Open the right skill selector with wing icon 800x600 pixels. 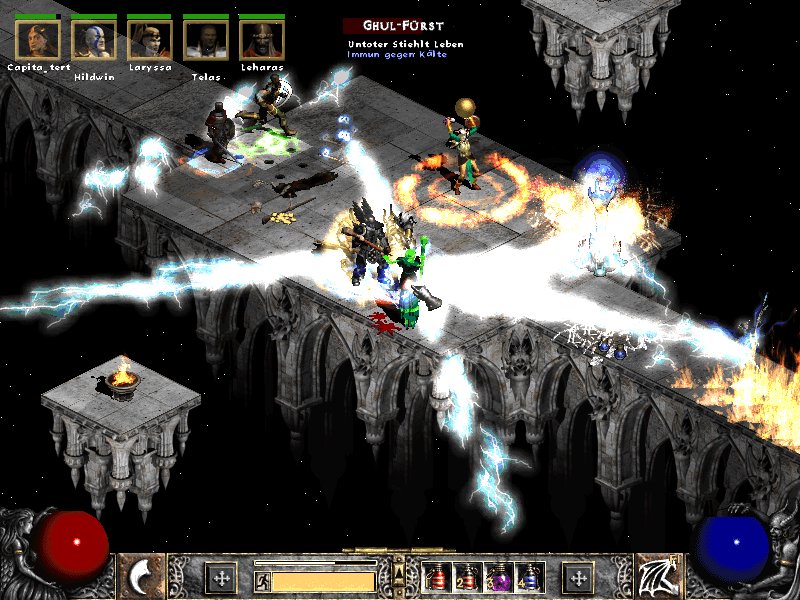click(x=658, y=576)
